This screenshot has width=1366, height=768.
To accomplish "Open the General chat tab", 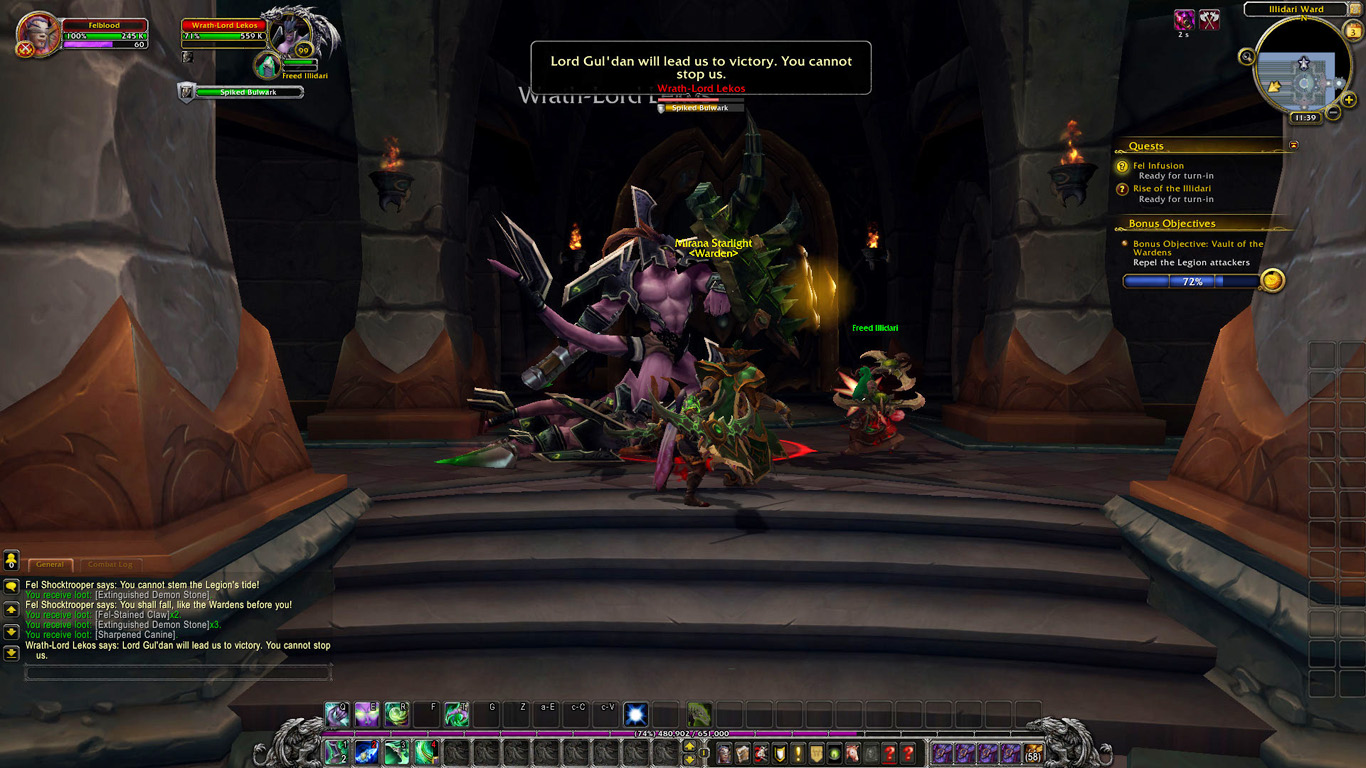I will (x=50, y=565).
